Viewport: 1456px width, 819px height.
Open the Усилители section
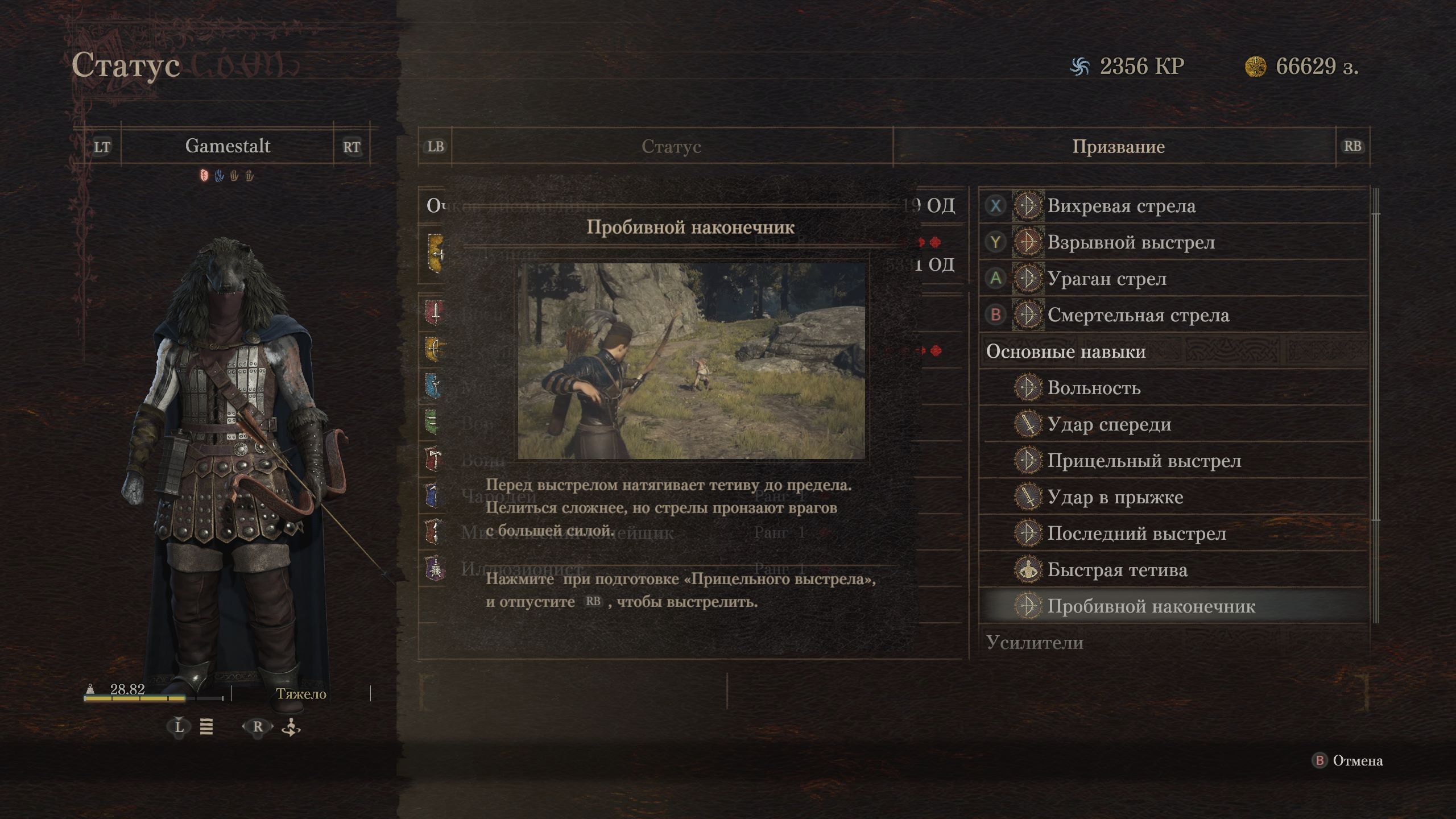(1035, 643)
